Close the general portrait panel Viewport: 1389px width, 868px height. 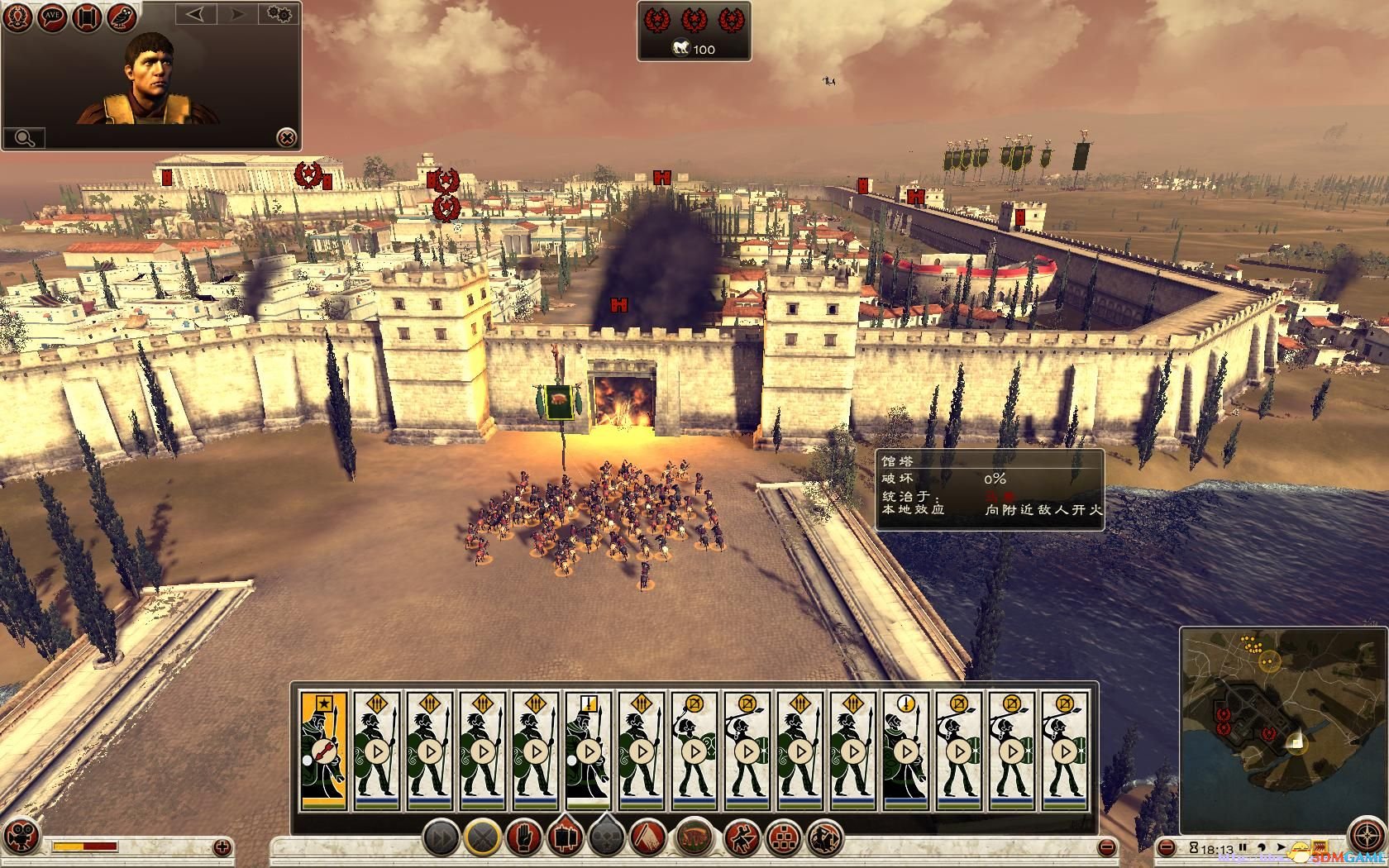285,137
